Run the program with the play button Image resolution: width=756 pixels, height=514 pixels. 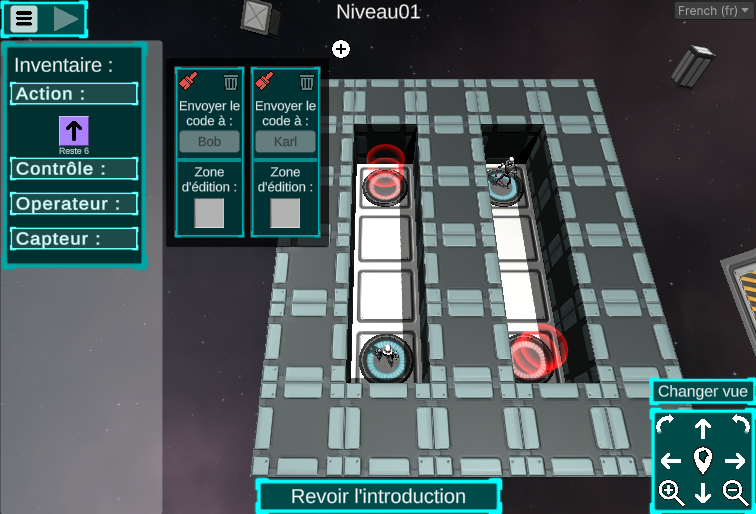pyautogui.click(x=66, y=18)
